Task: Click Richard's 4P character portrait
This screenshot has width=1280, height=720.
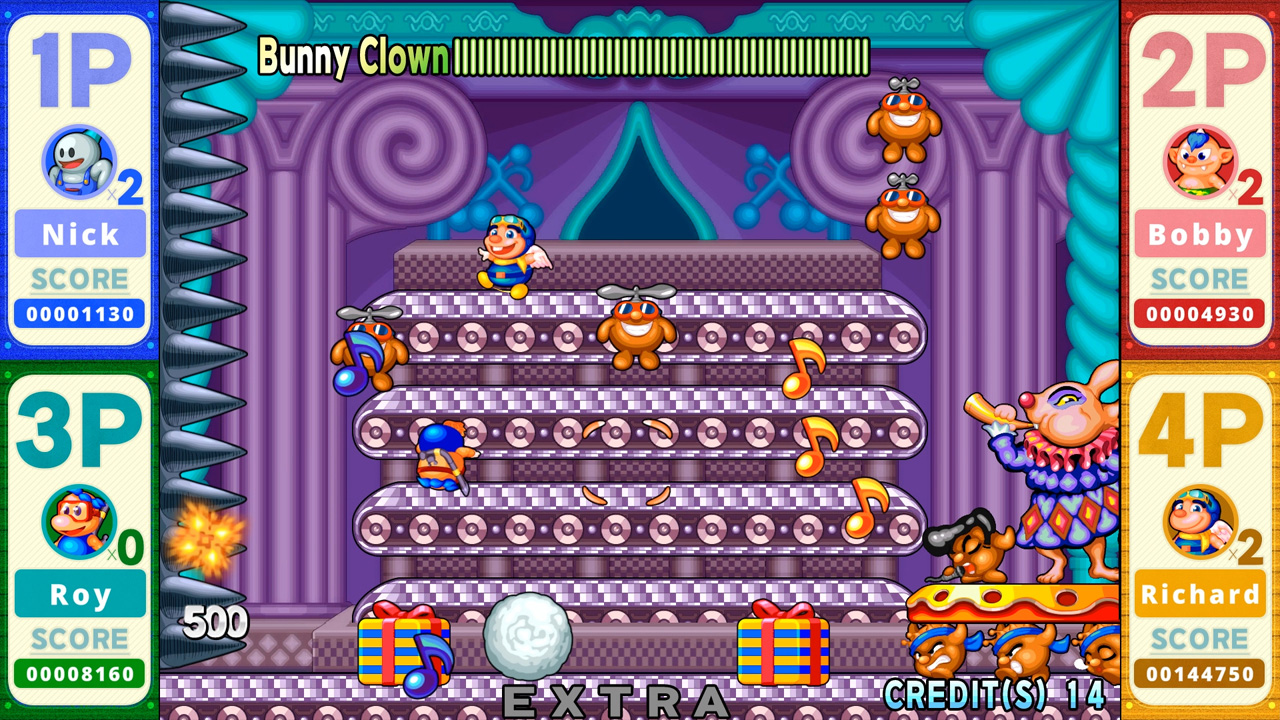Action: tap(1197, 520)
